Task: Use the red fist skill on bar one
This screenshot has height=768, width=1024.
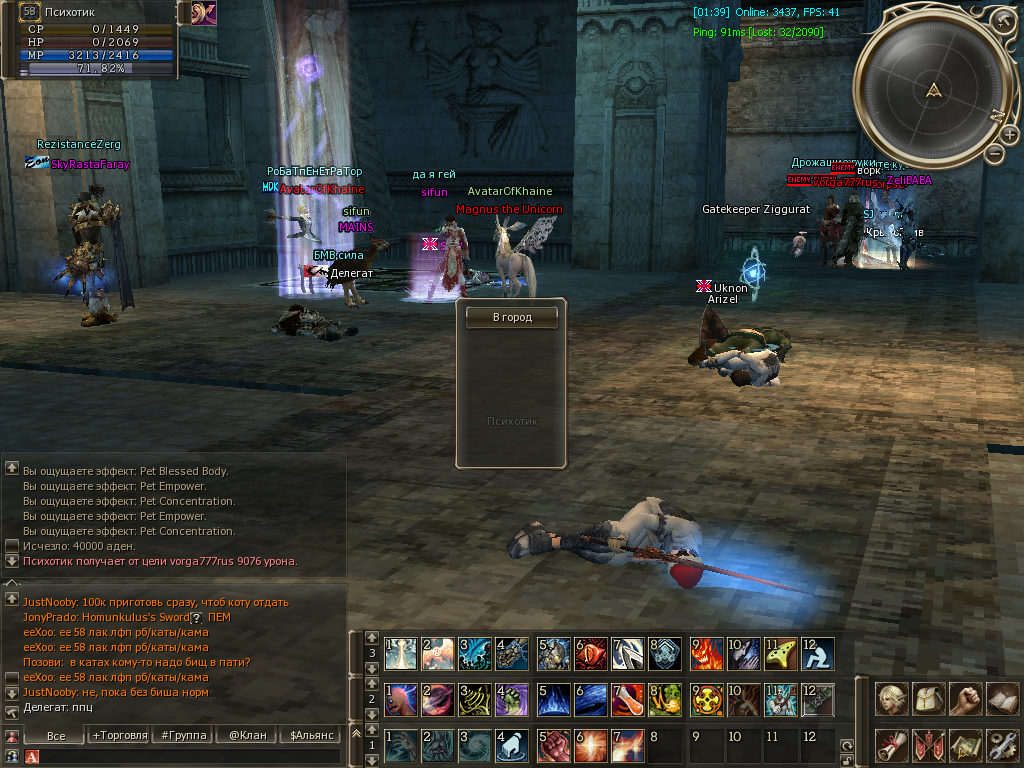Action: pyautogui.click(x=553, y=745)
